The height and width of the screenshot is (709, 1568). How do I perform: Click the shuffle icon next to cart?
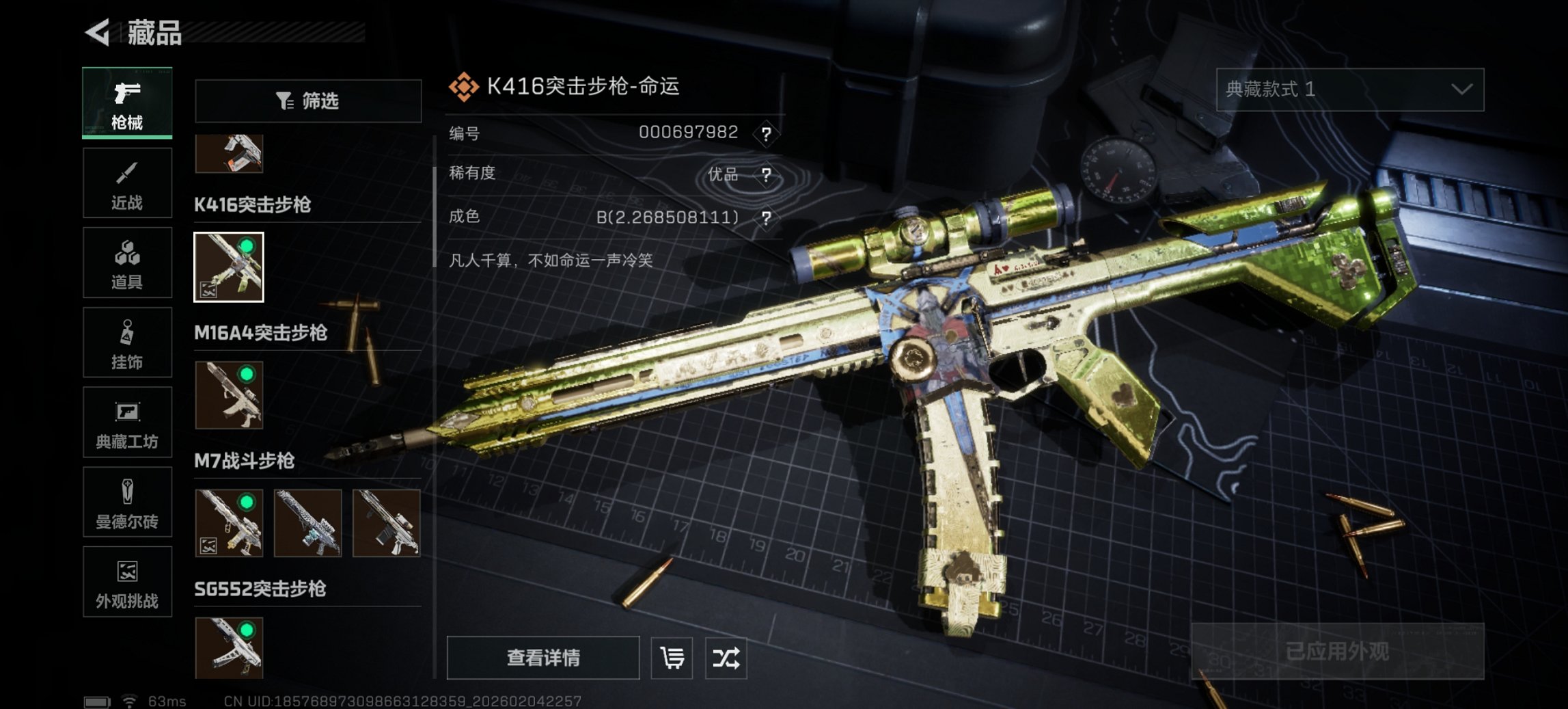(x=726, y=658)
